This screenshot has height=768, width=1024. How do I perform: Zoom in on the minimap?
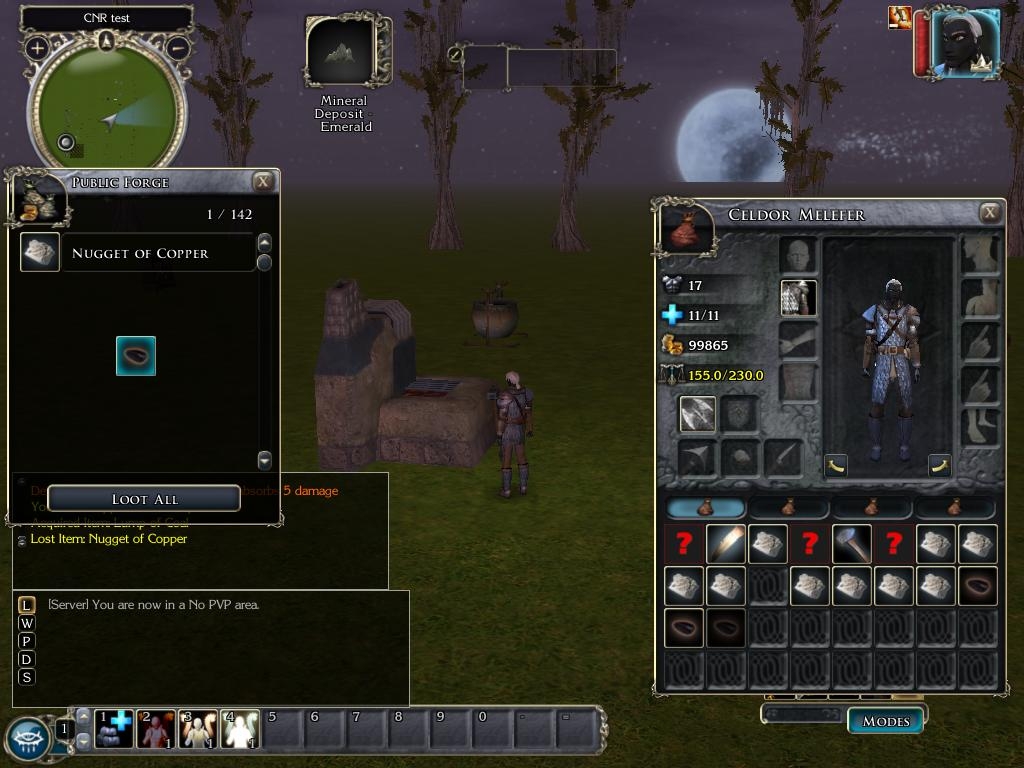click(37, 47)
